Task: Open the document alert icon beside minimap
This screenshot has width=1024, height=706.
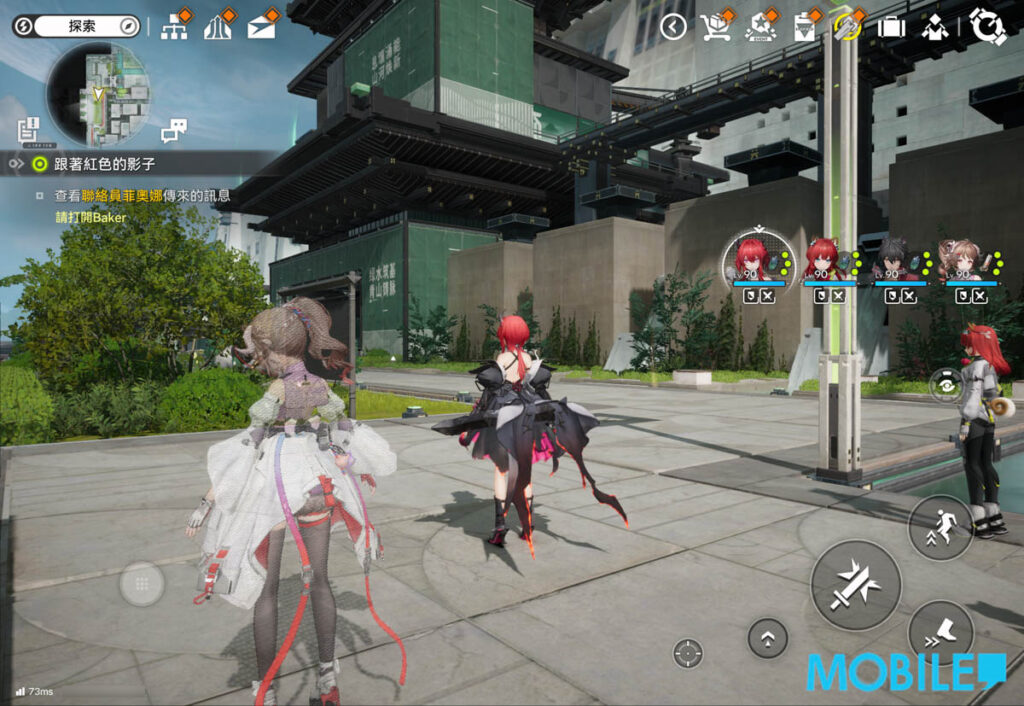Action: point(28,129)
